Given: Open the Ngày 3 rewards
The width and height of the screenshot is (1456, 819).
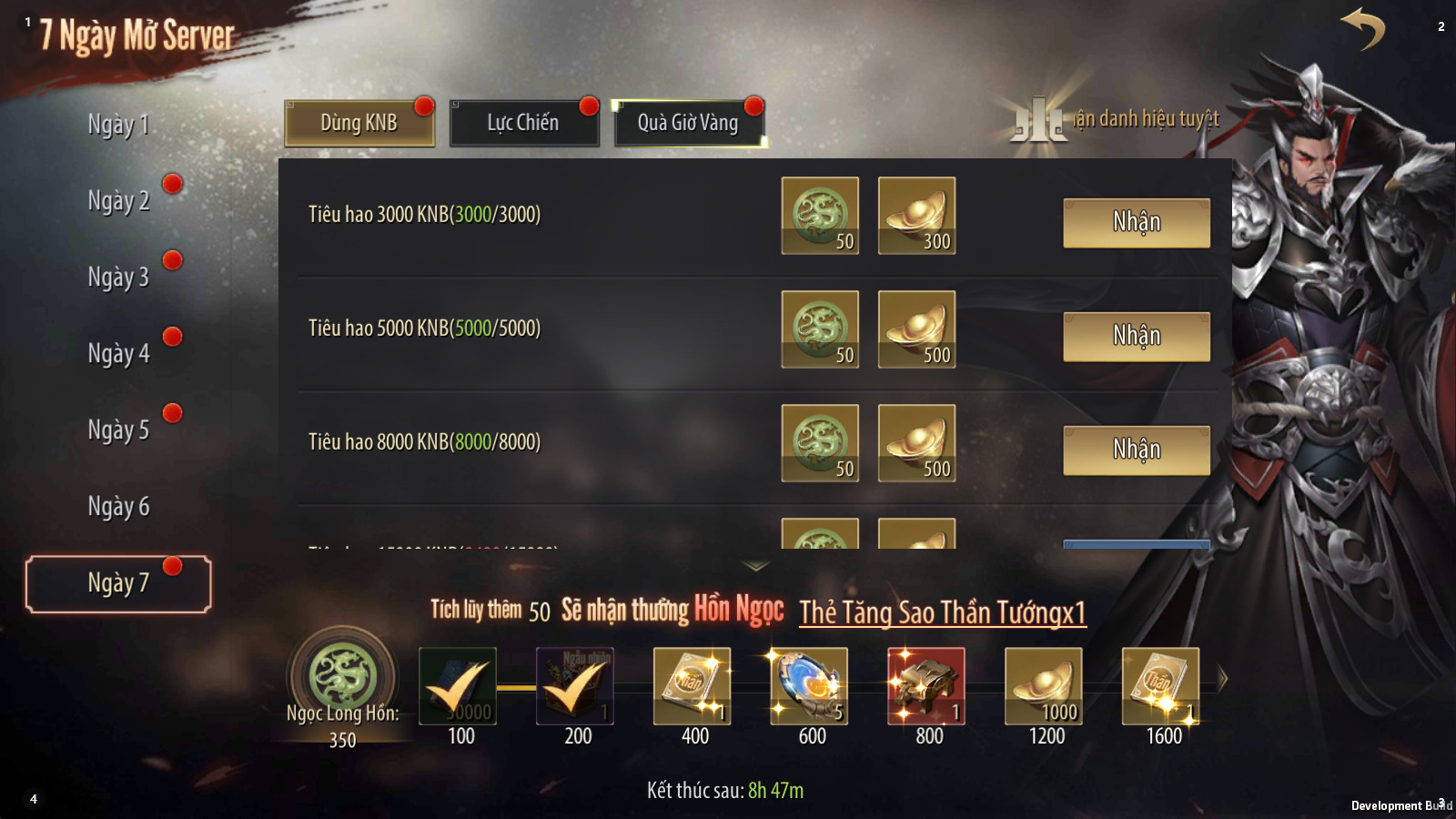Looking at the screenshot, I should click(x=118, y=278).
